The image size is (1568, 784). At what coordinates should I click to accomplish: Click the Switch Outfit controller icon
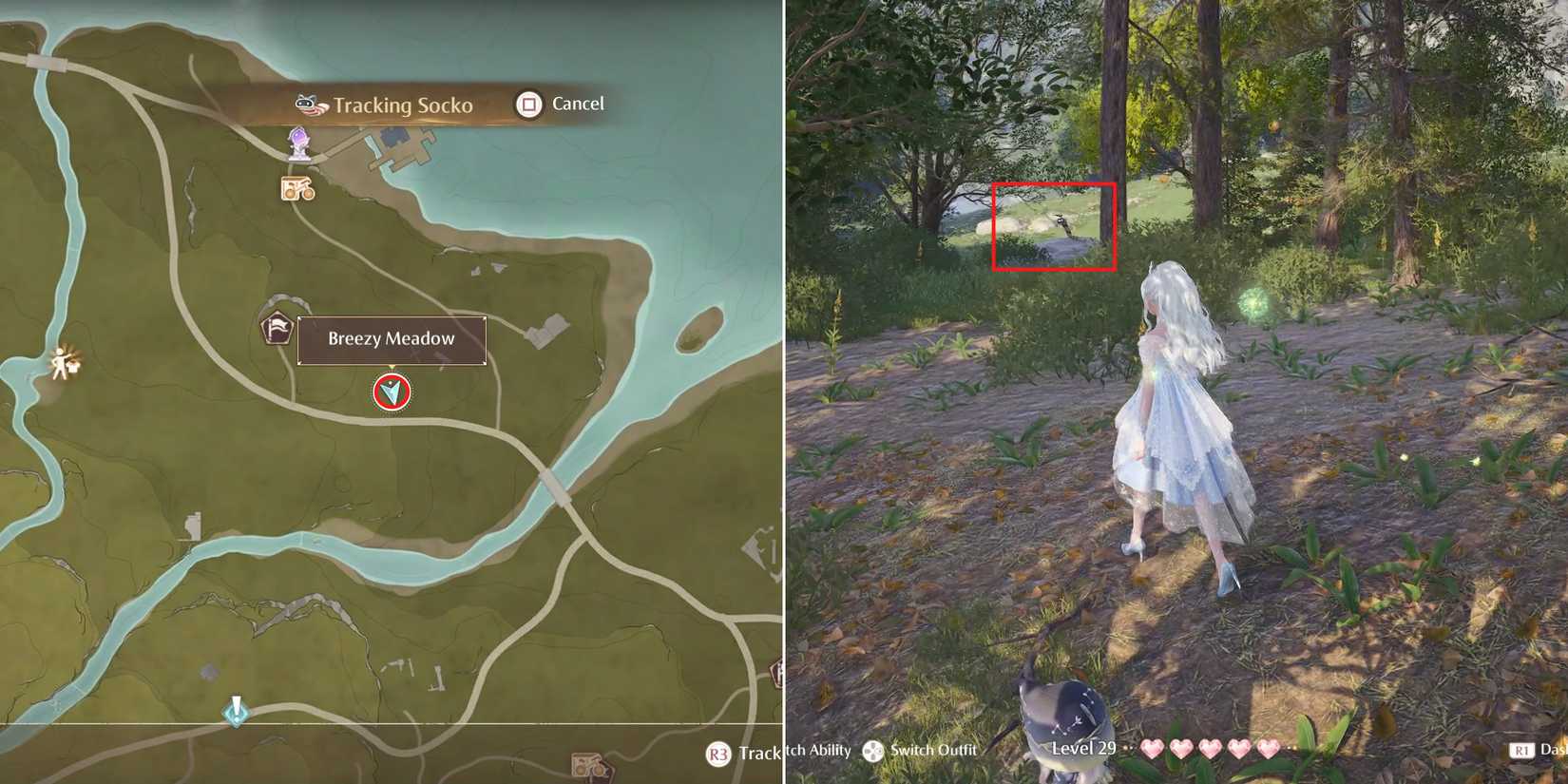875,752
